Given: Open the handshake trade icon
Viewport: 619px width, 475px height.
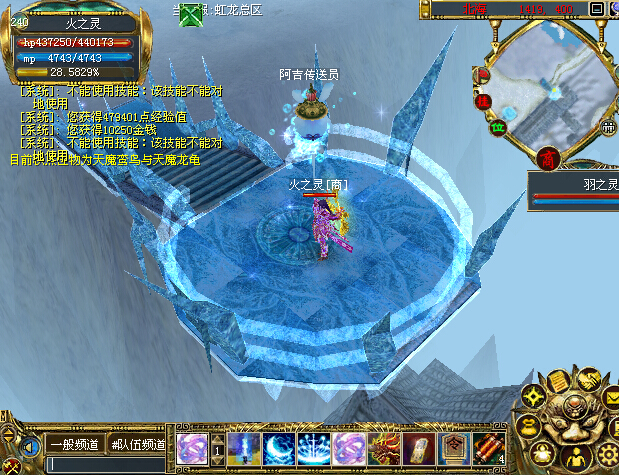Looking at the screenshot, I should (589, 379).
